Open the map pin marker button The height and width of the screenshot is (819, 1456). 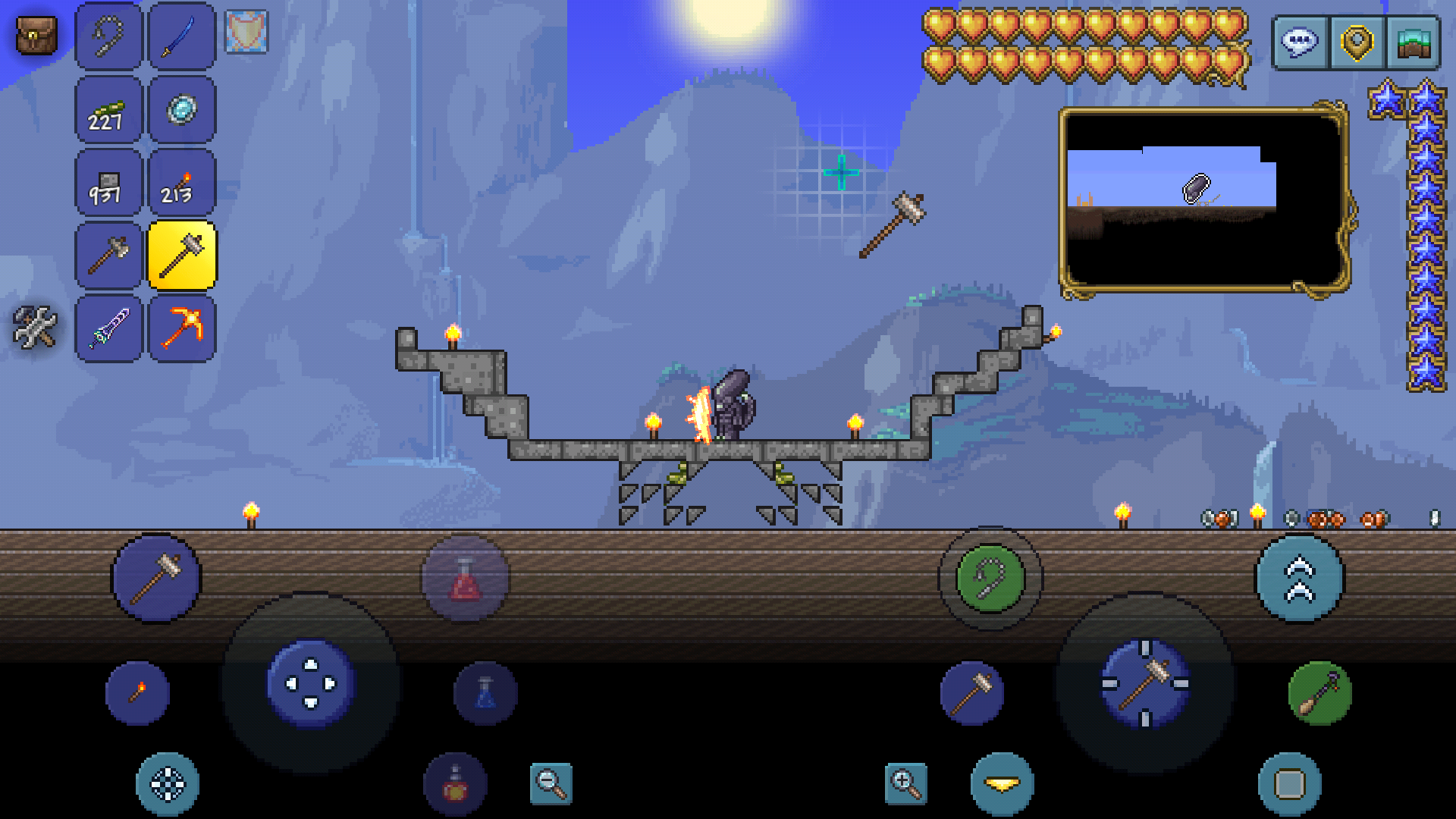point(1357,42)
